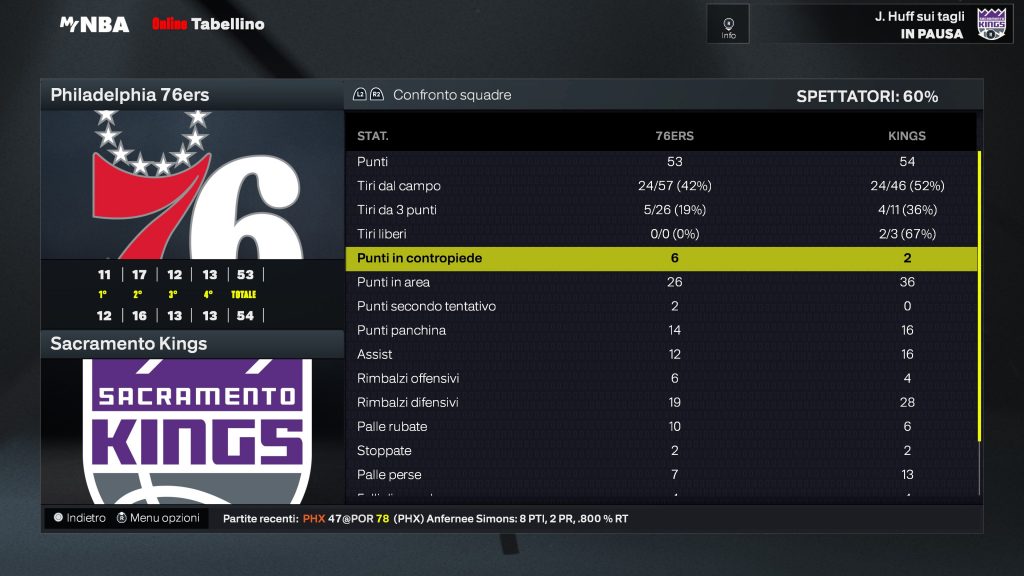Open the Info panel icon
Viewport: 1024px width, 576px height.
(x=728, y=24)
